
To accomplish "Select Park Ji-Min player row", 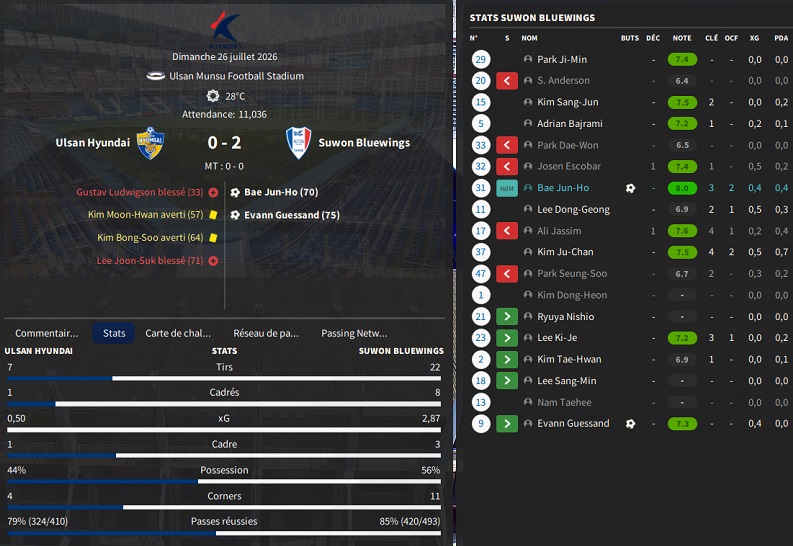I will click(562, 60).
